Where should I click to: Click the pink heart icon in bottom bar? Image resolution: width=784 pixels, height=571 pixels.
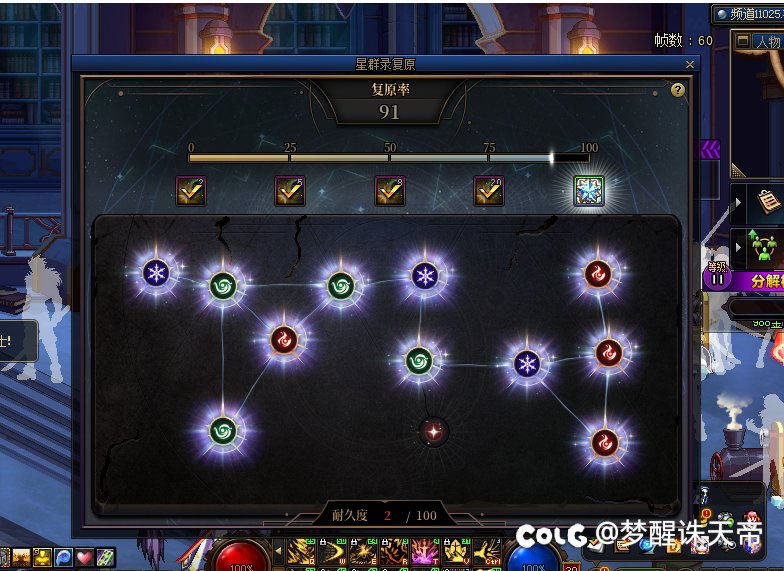pyautogui.click(x=84, y=557)
